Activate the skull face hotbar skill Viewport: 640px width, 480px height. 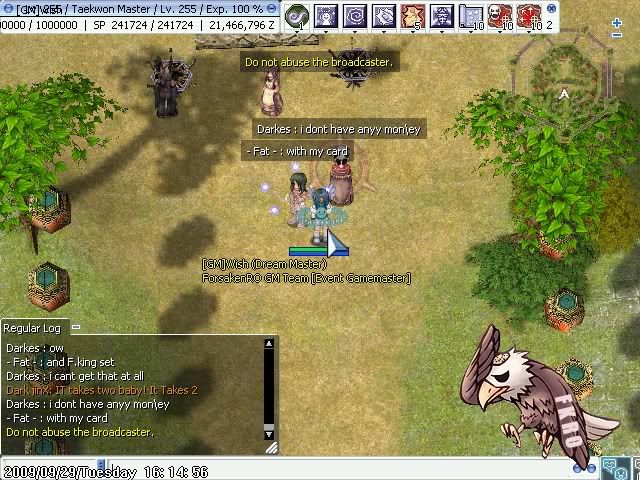[x=500, y=15]
